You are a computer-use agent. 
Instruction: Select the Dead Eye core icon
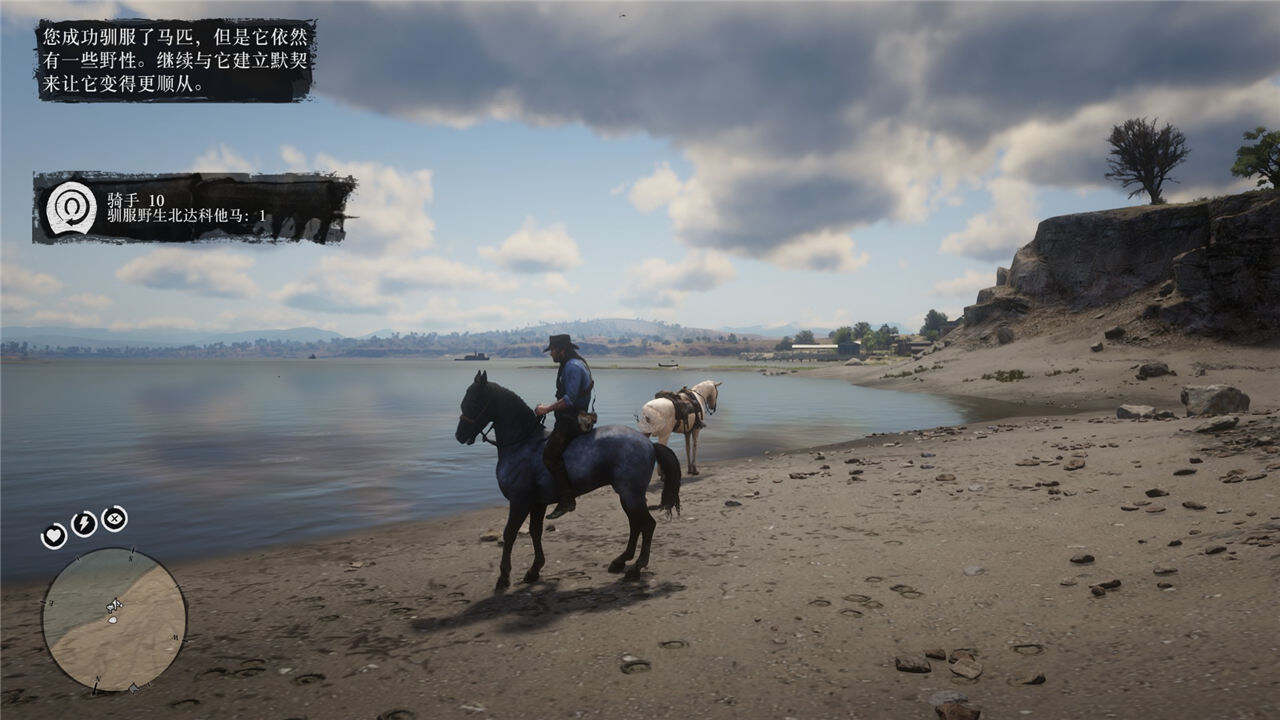114,518
